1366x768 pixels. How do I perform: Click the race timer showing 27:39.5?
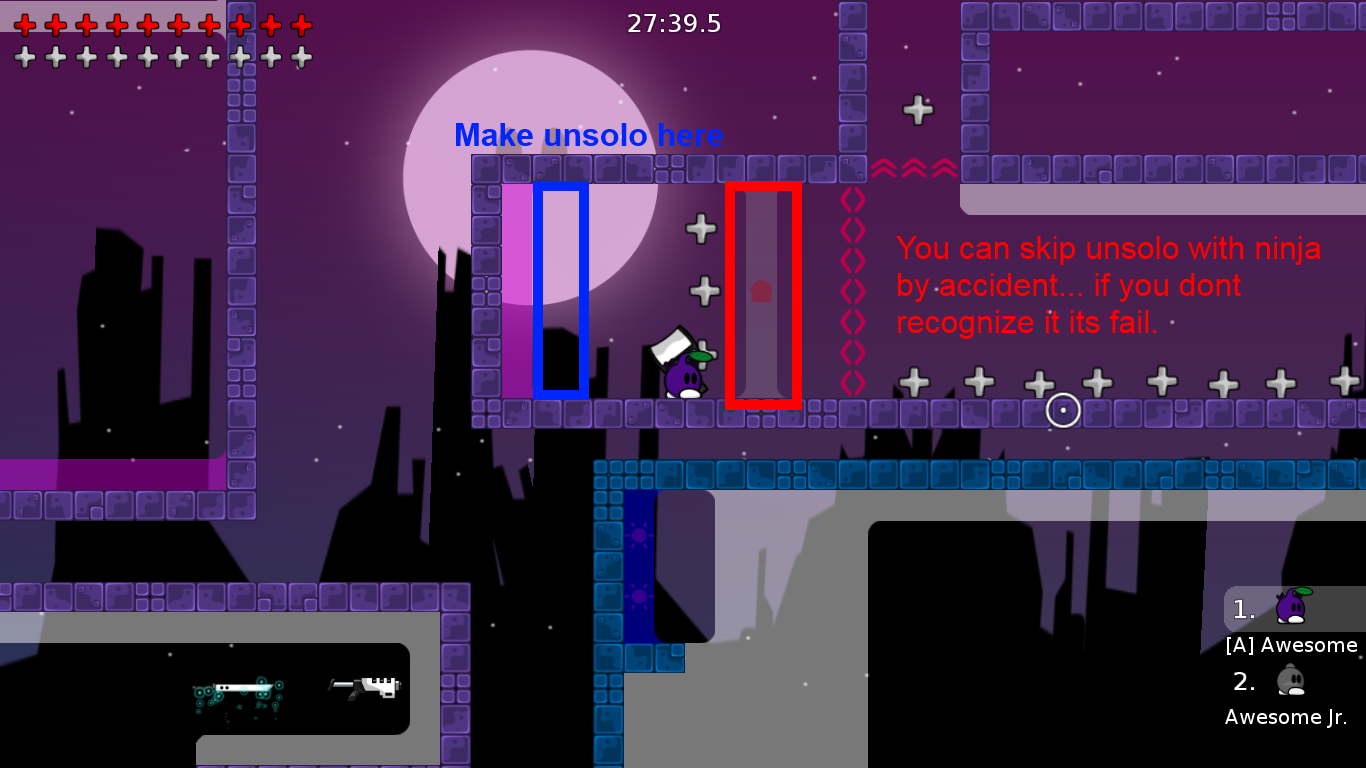tap(673, 23)
